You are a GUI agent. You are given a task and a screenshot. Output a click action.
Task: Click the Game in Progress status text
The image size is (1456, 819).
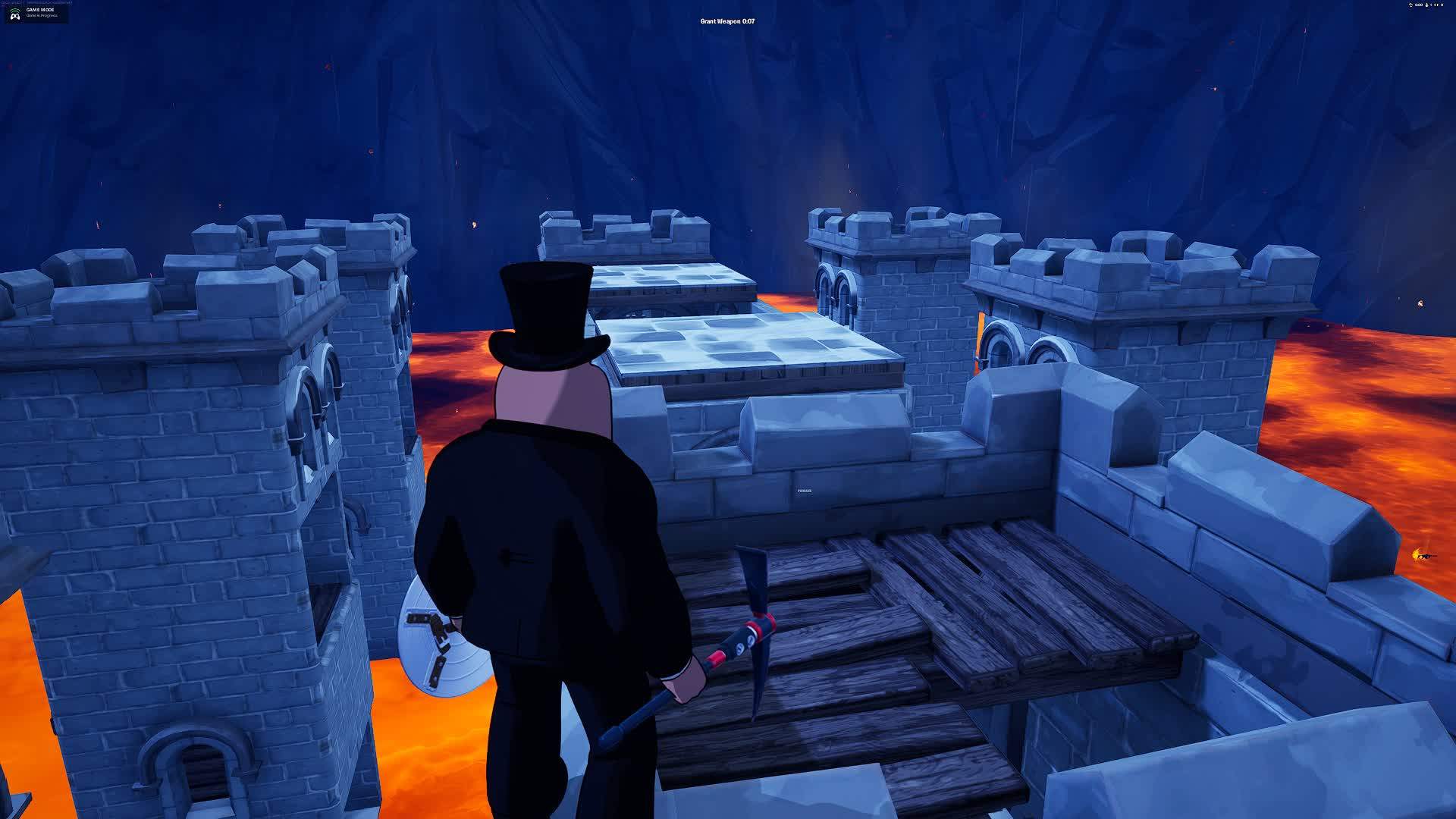tap(42, 16)
